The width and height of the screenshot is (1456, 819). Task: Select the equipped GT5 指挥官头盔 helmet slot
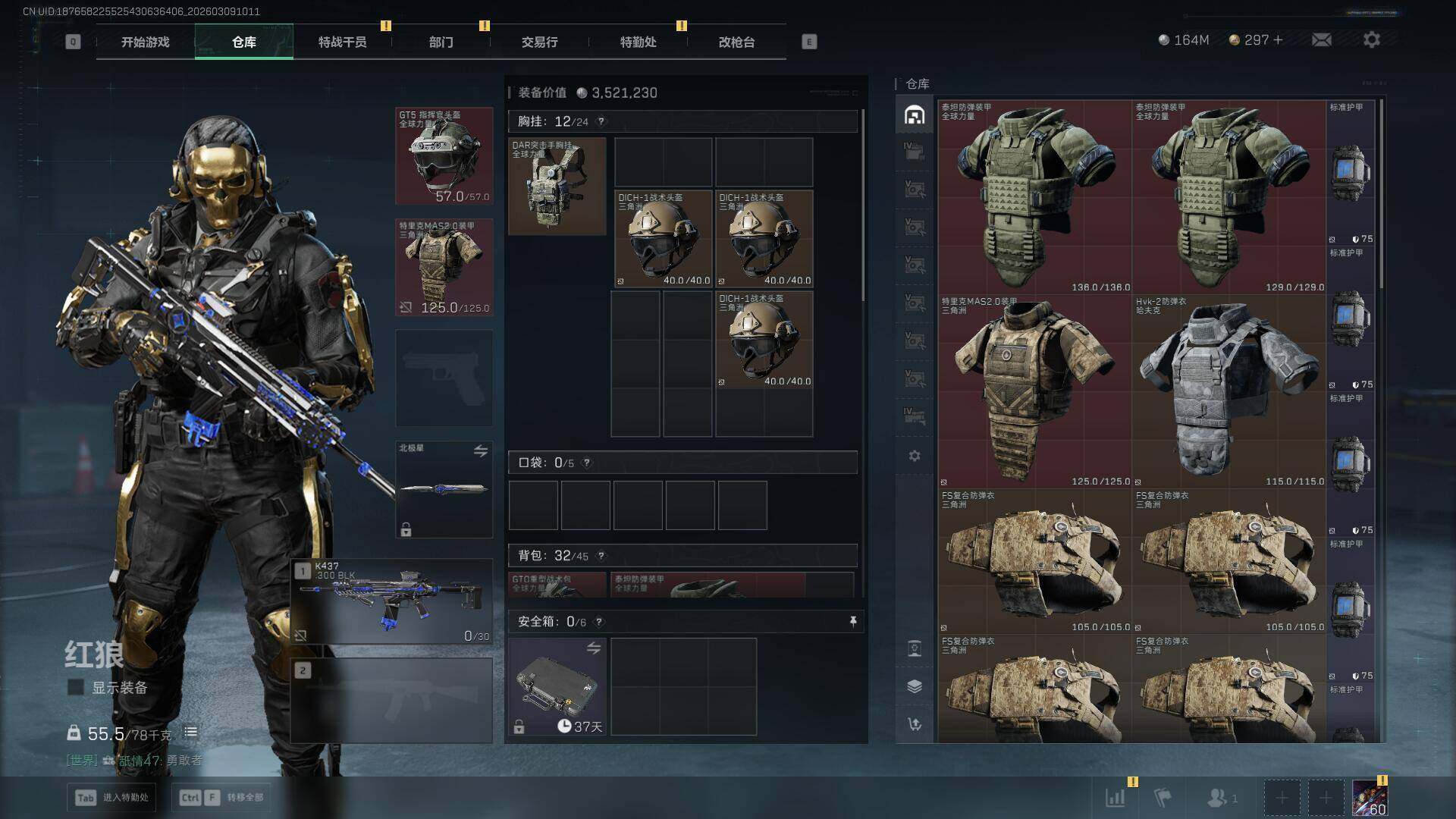pos(444,156)
